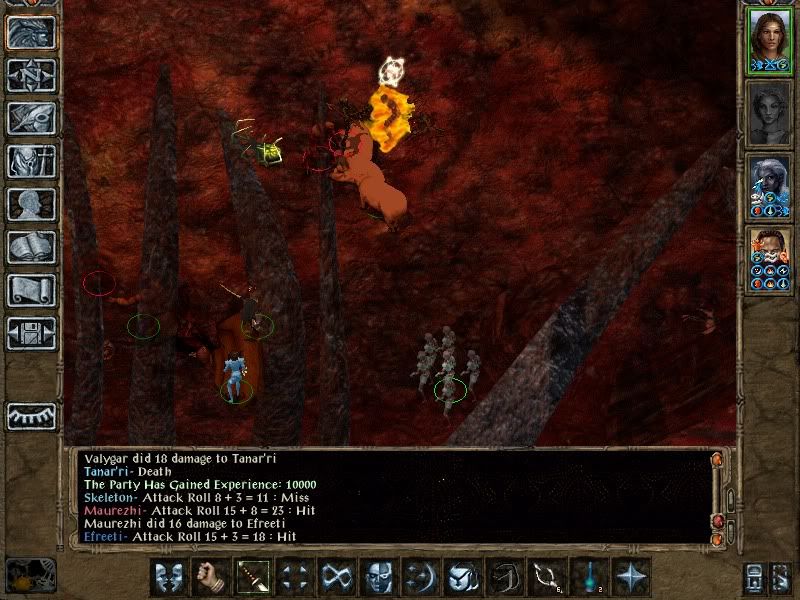Click the twin masks action icon
The image size is (800, 600).
[x=169, y=577]
